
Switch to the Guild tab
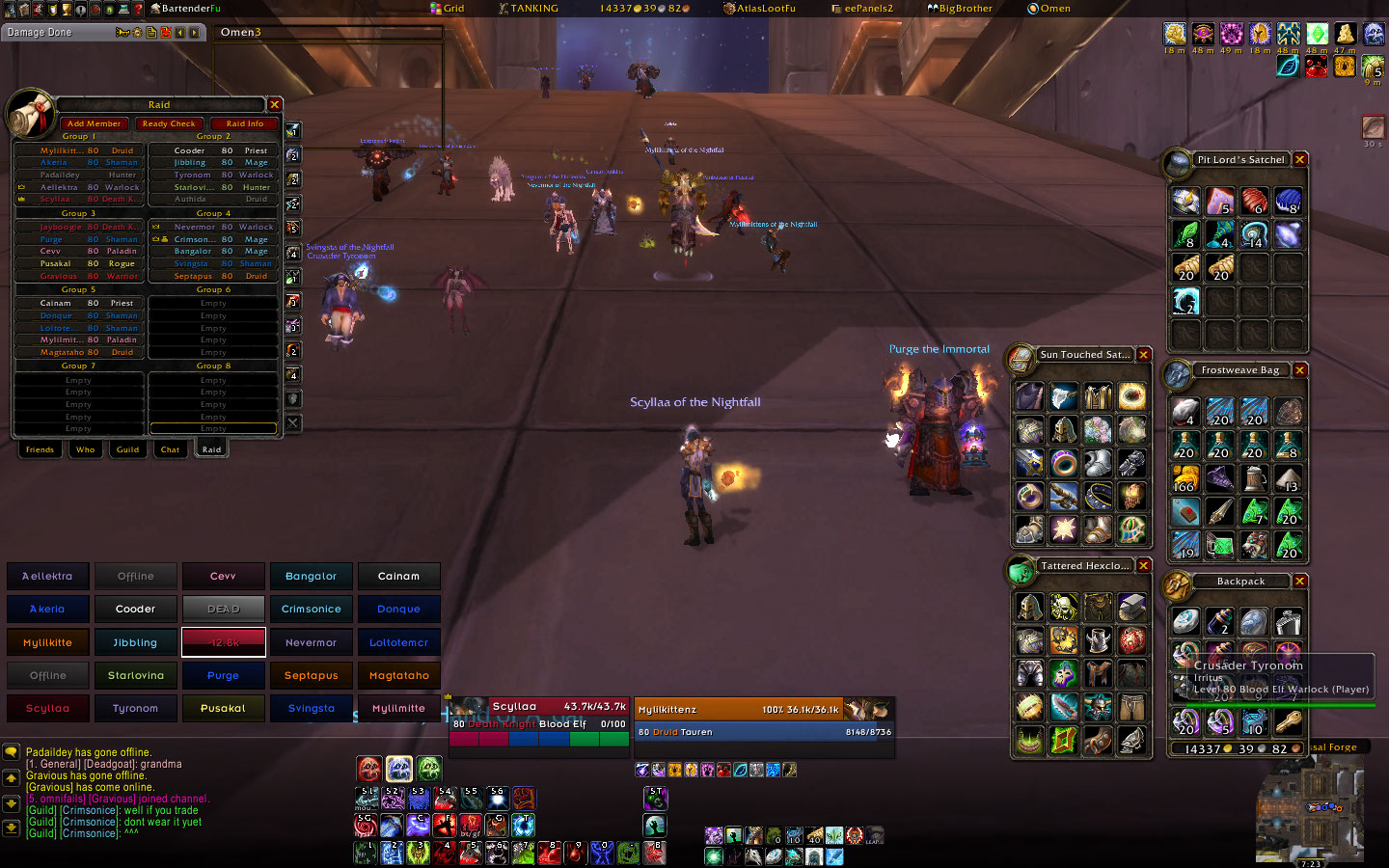coord(127,449)
